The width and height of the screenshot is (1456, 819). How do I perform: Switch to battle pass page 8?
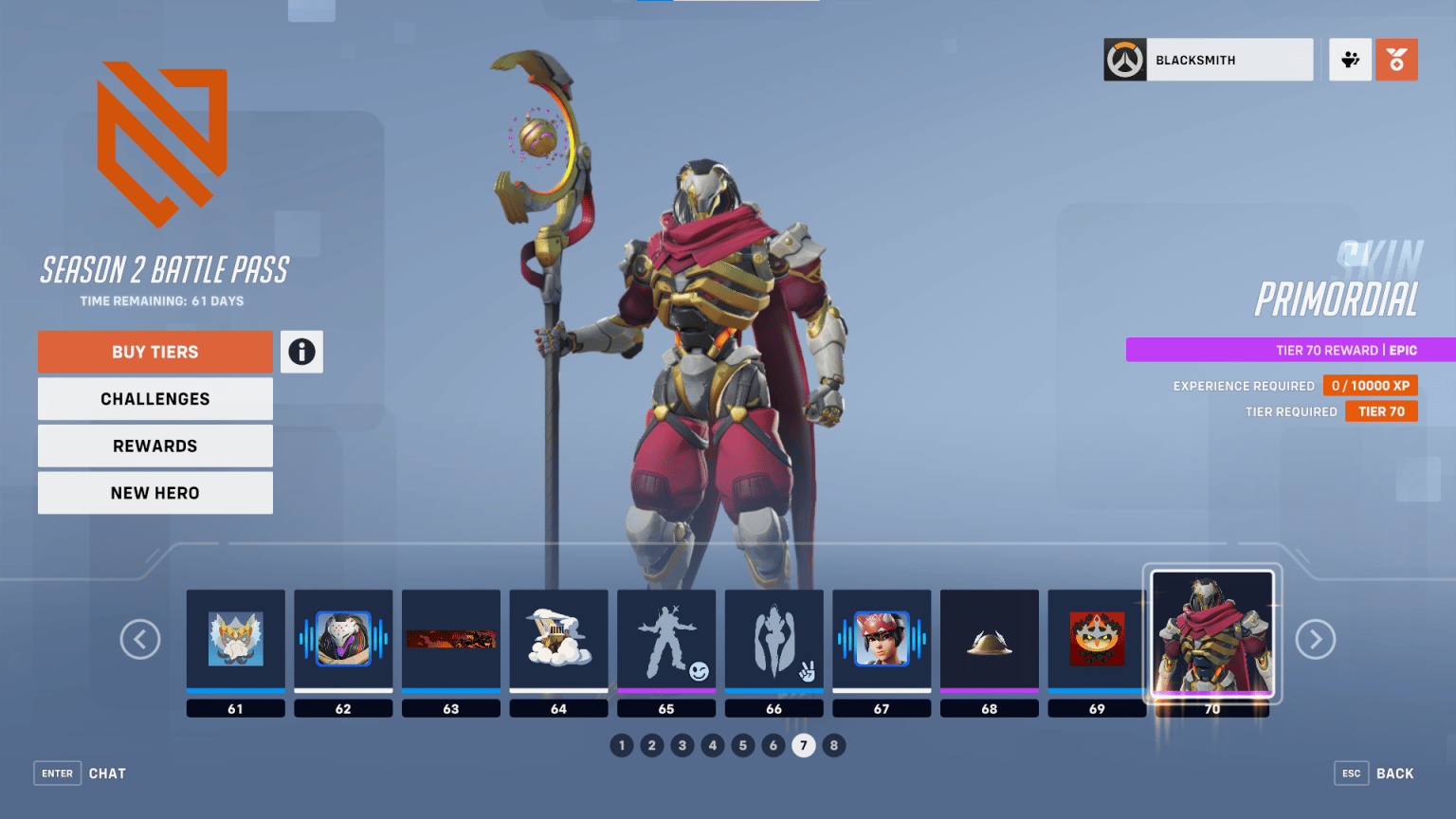(x=834, y=746)
